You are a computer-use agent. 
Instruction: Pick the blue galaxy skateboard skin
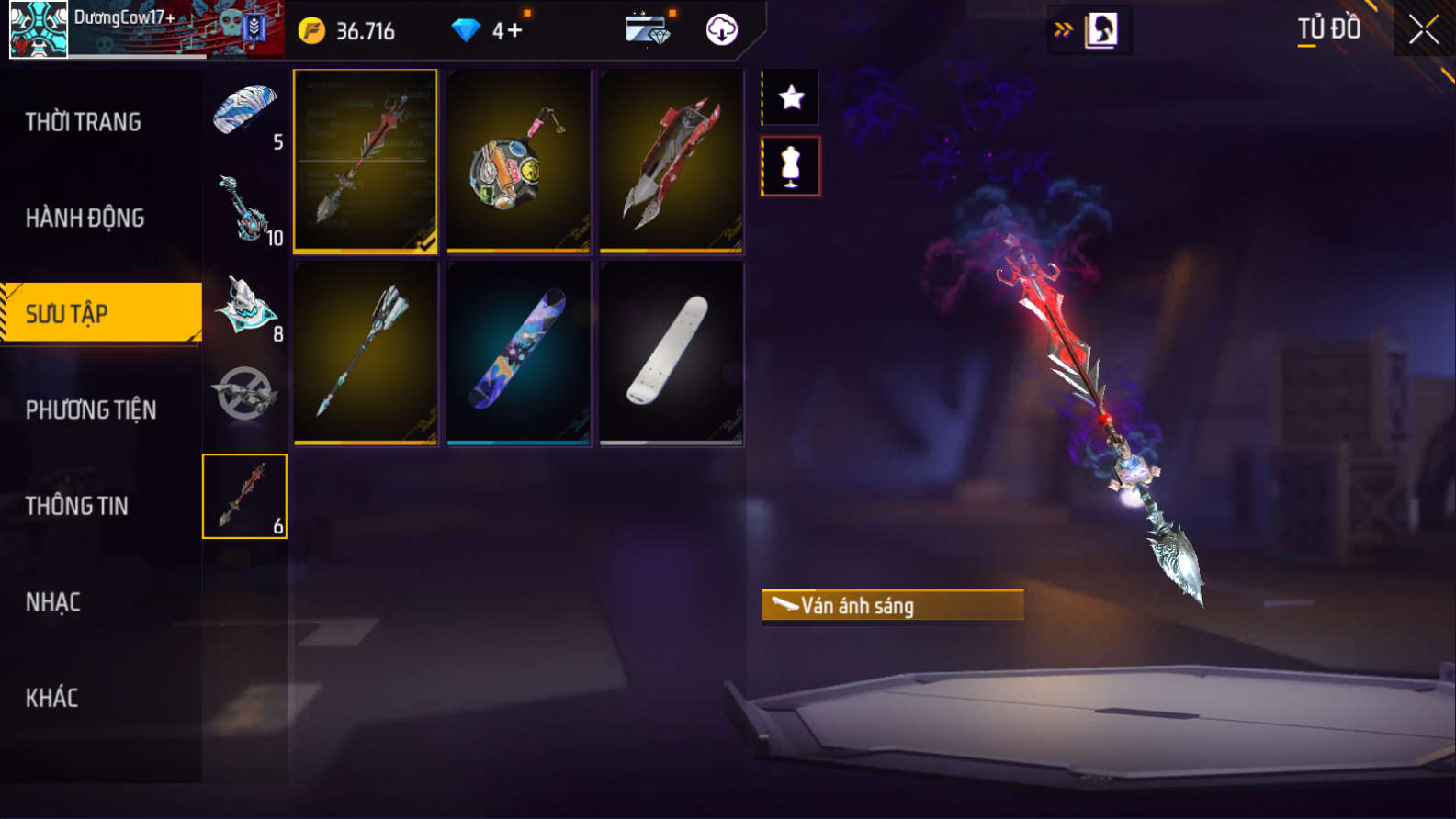518,353
